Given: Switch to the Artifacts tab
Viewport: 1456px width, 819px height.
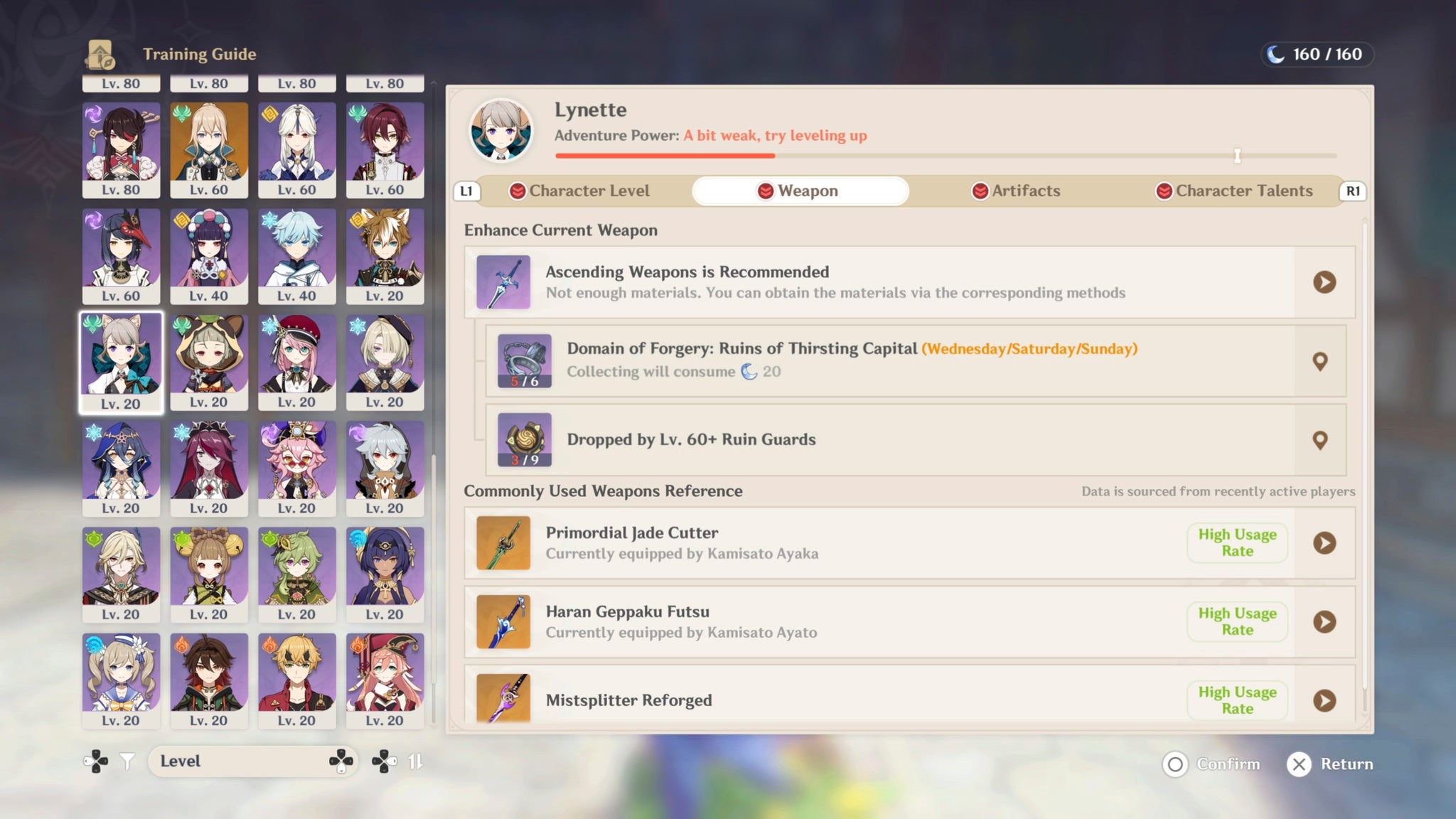Looking at the screenshot, I should 1015,191.
